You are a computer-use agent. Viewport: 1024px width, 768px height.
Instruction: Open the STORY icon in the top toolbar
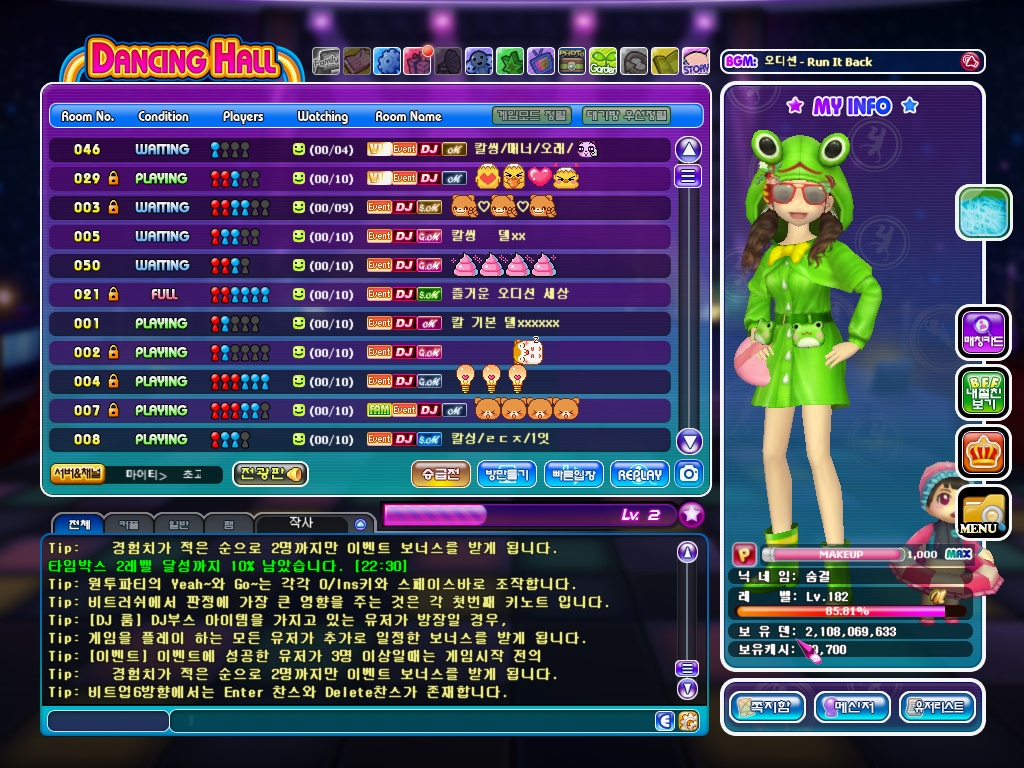click(696, 62)
